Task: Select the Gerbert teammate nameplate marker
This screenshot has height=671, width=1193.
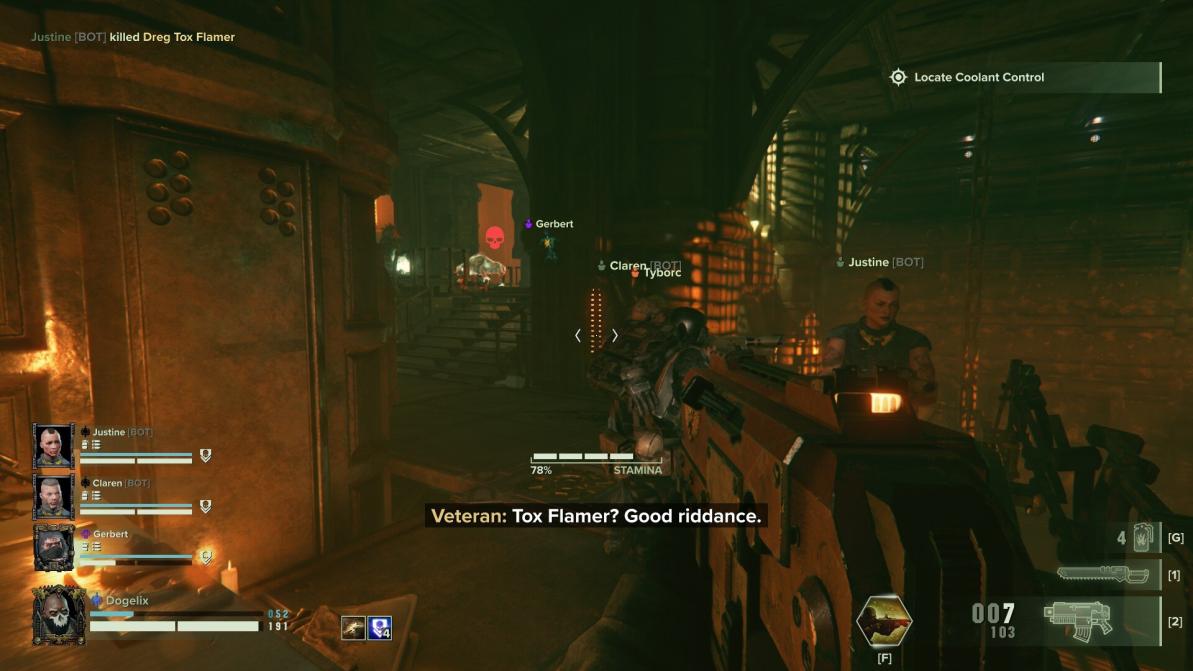Action: (549, 224)
